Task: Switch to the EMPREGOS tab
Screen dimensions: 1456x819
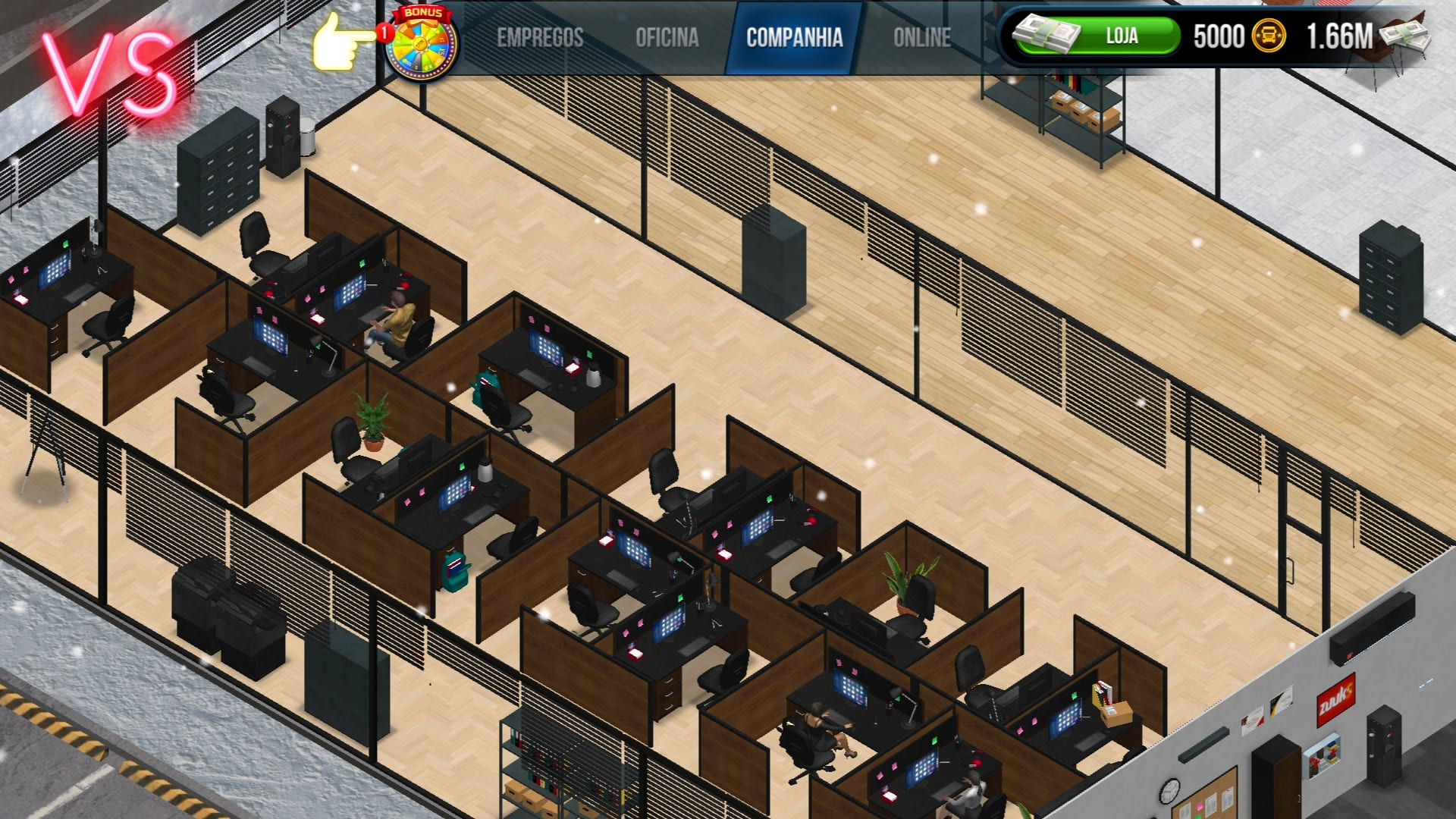Action: tap(540, 35)
